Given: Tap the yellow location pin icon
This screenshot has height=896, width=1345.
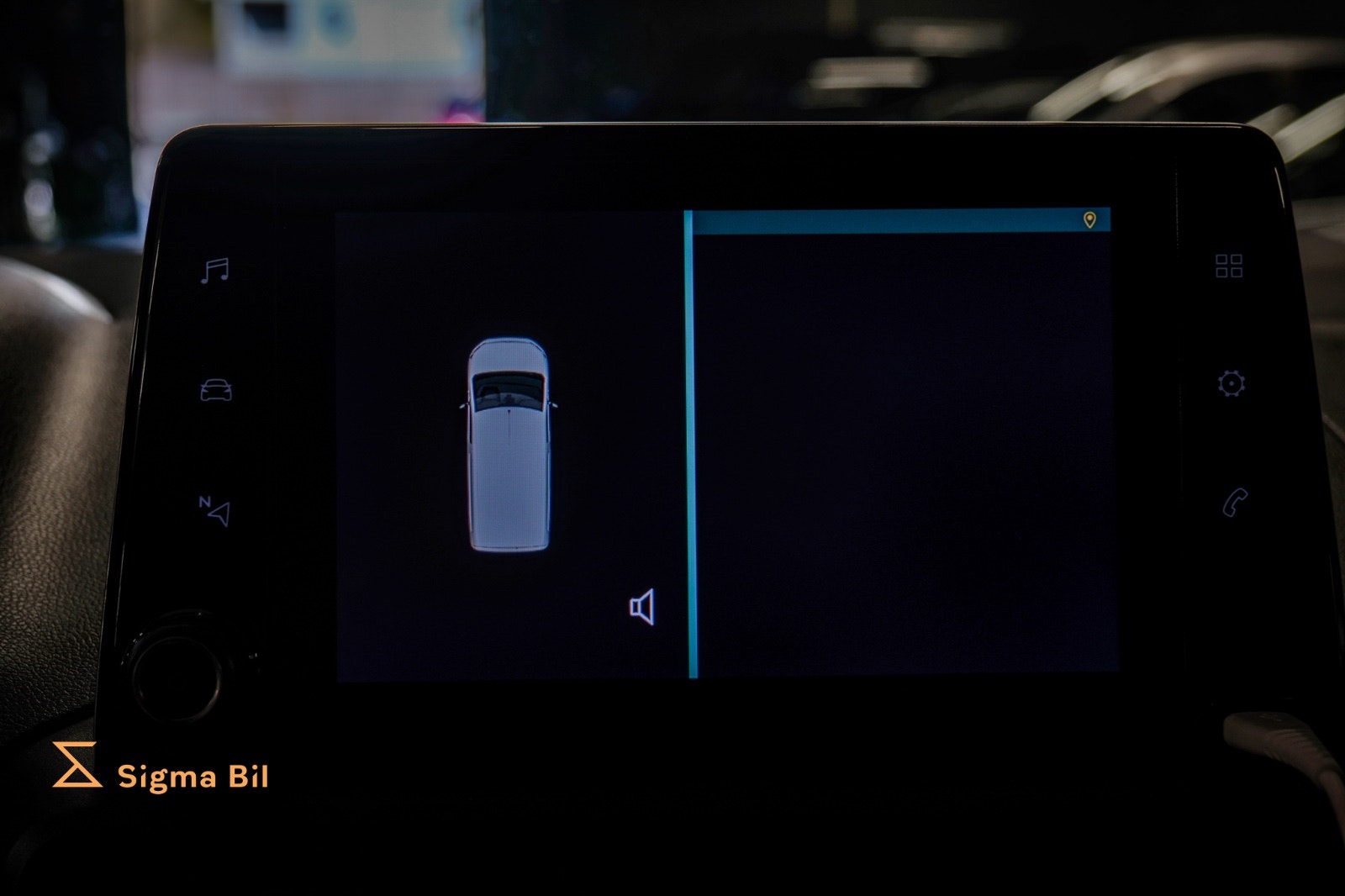Looking at the screenshot, I should pyautogui.click(x=1089, y=220).
